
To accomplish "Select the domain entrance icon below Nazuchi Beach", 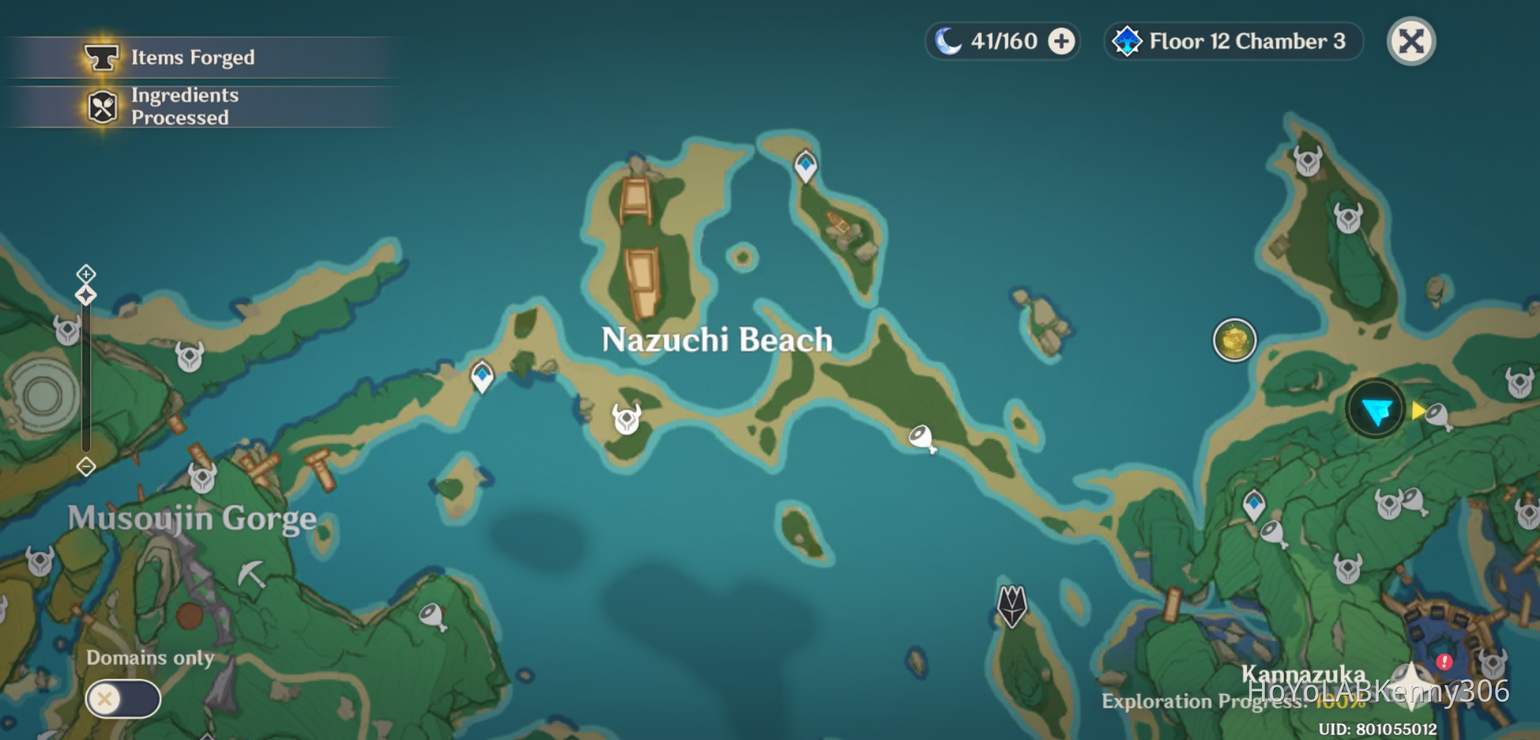I will point(1010,605).
